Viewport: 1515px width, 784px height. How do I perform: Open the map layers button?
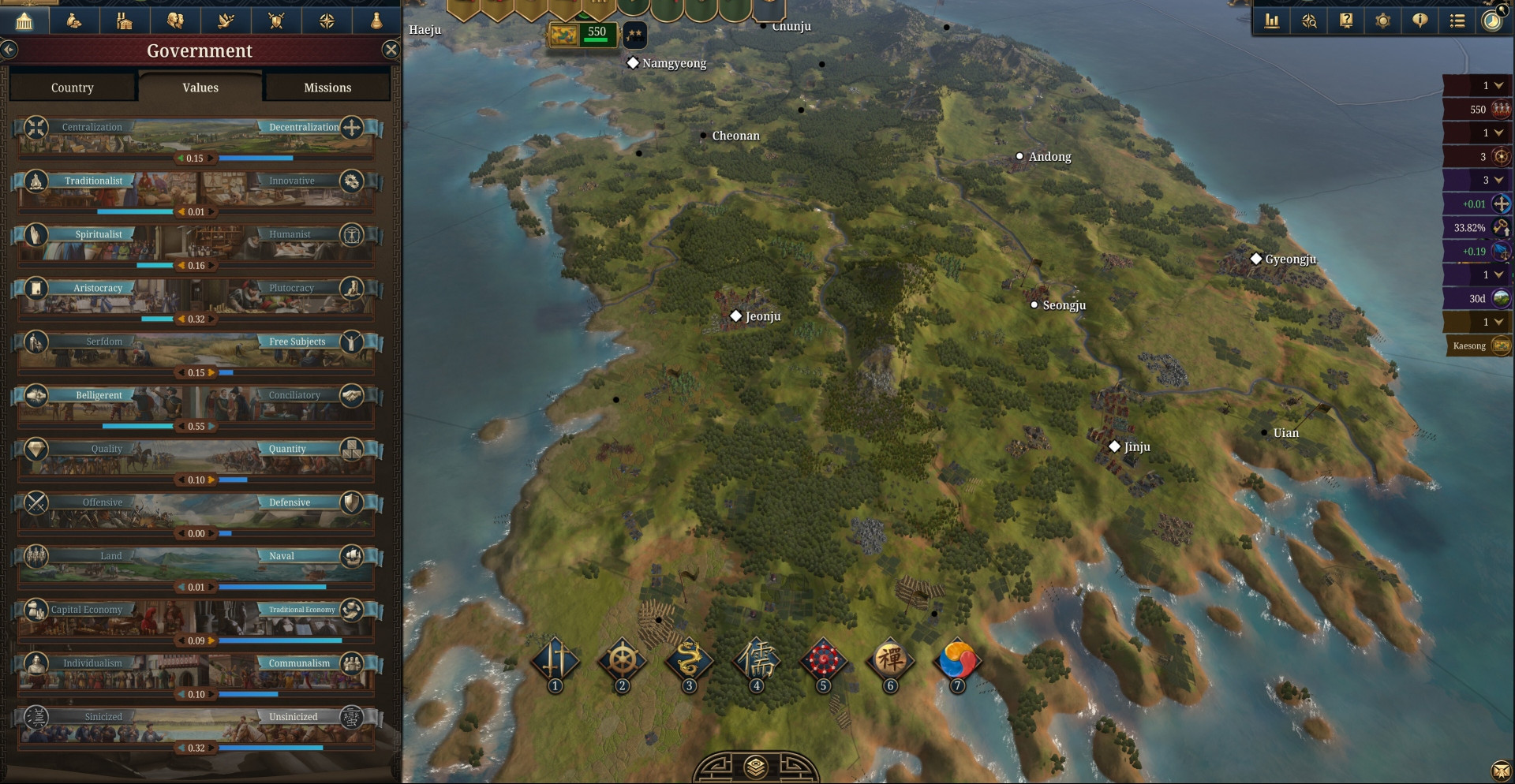point(756,767)
